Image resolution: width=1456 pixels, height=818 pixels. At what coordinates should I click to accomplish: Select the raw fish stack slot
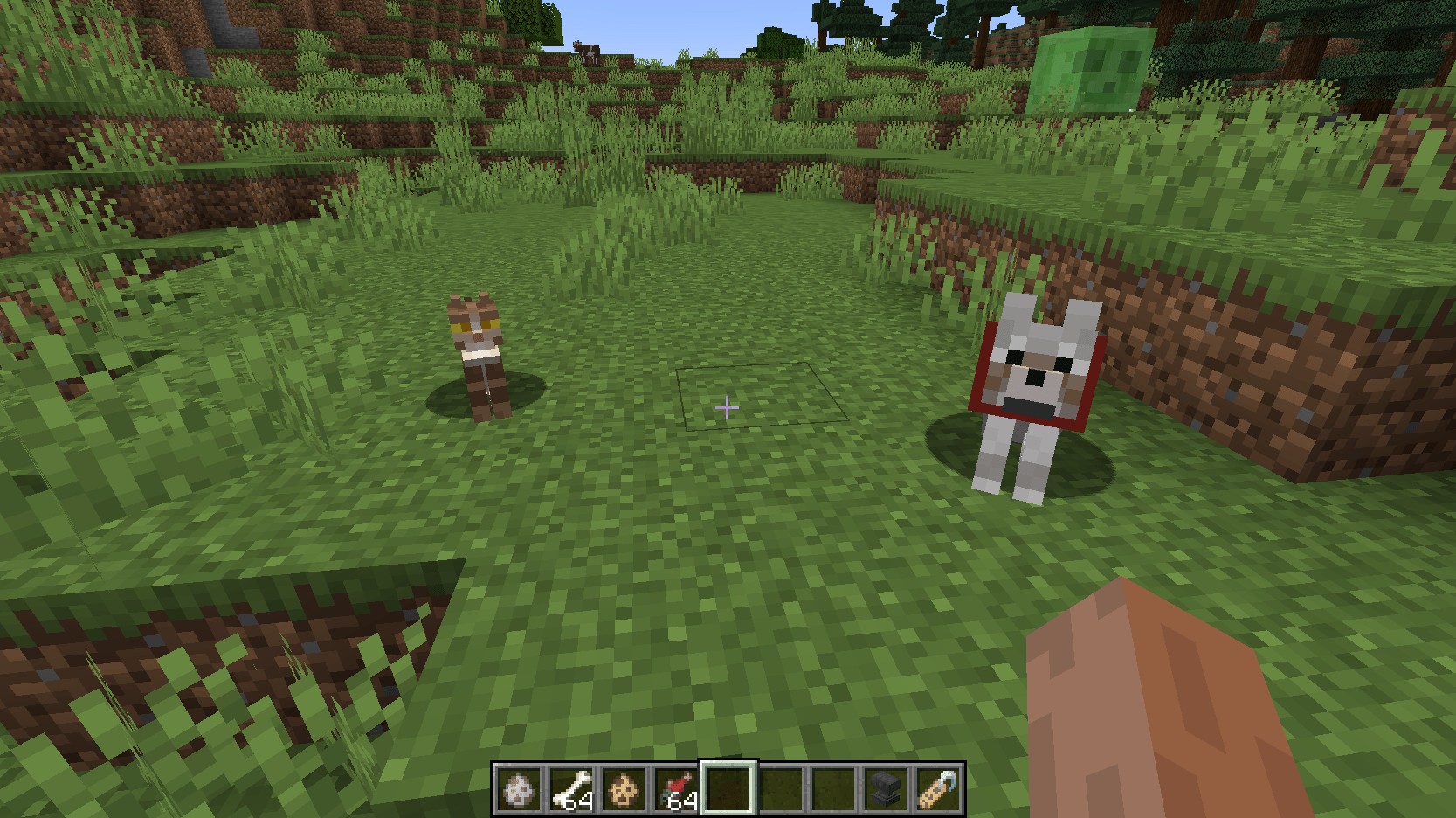click(x=677, y=789)
